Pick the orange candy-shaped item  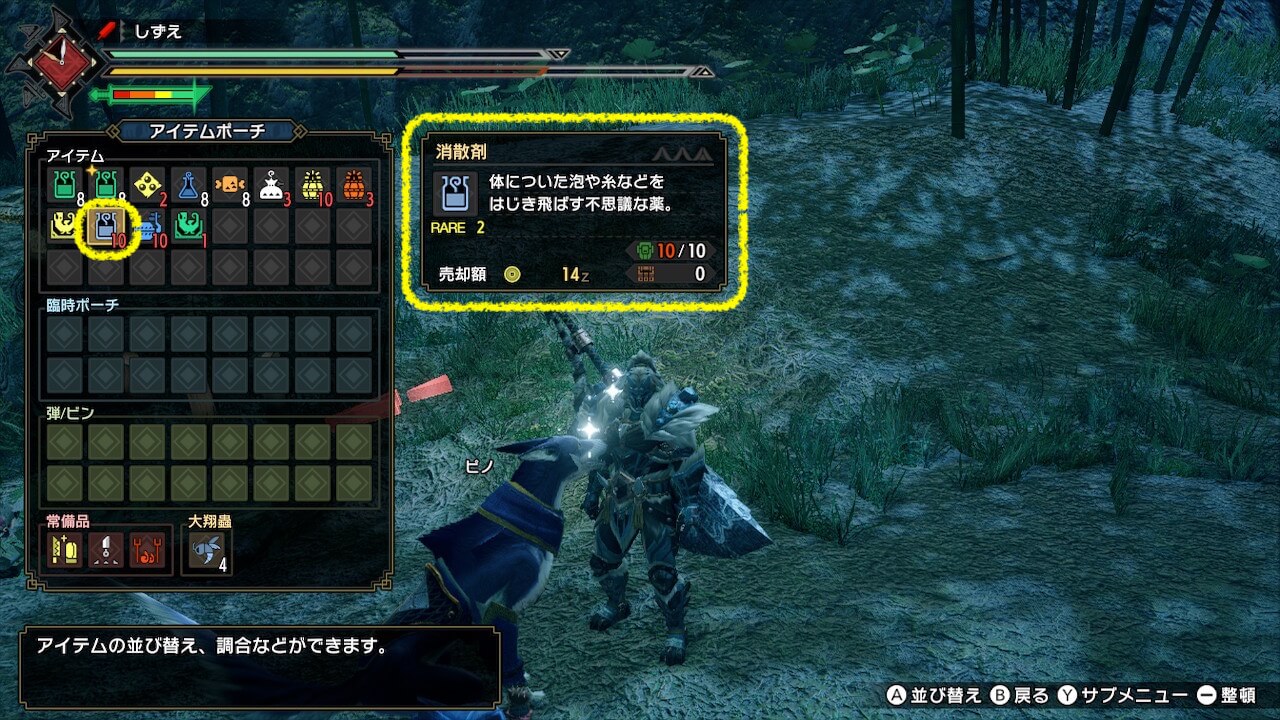click(229, 185)
